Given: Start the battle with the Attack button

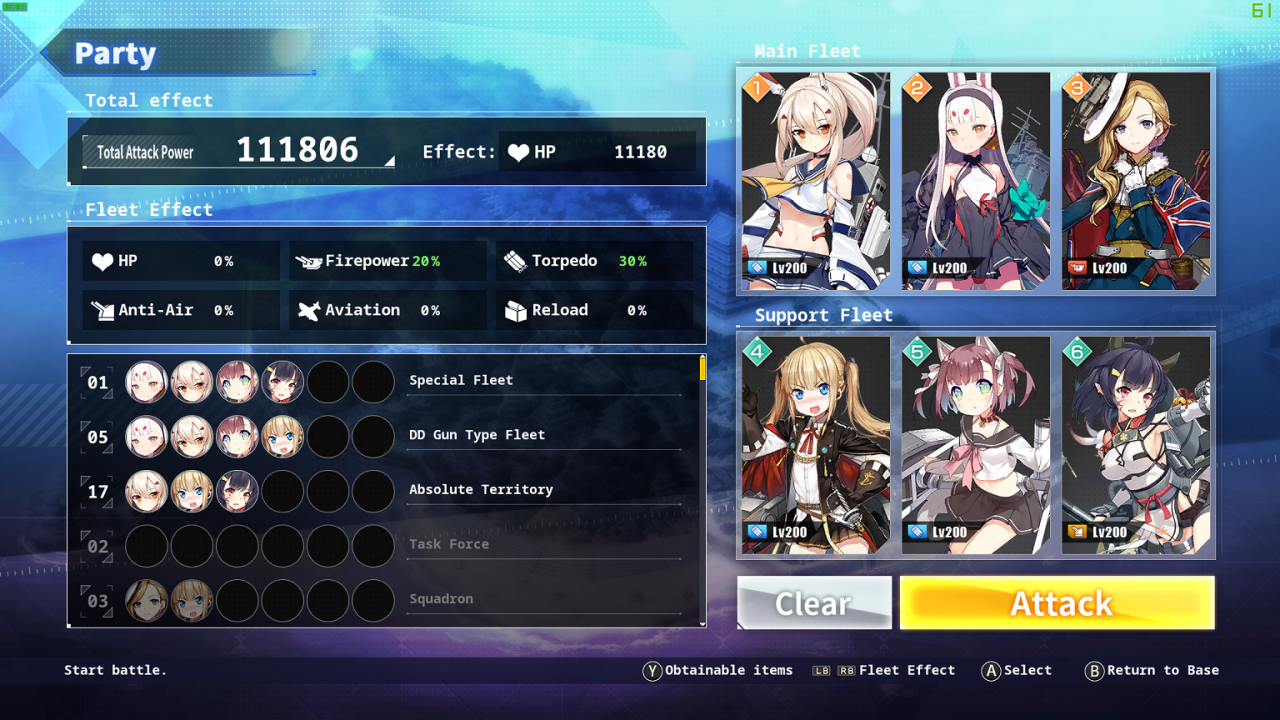Looking at the screenshot, I should coord(1057,603).
